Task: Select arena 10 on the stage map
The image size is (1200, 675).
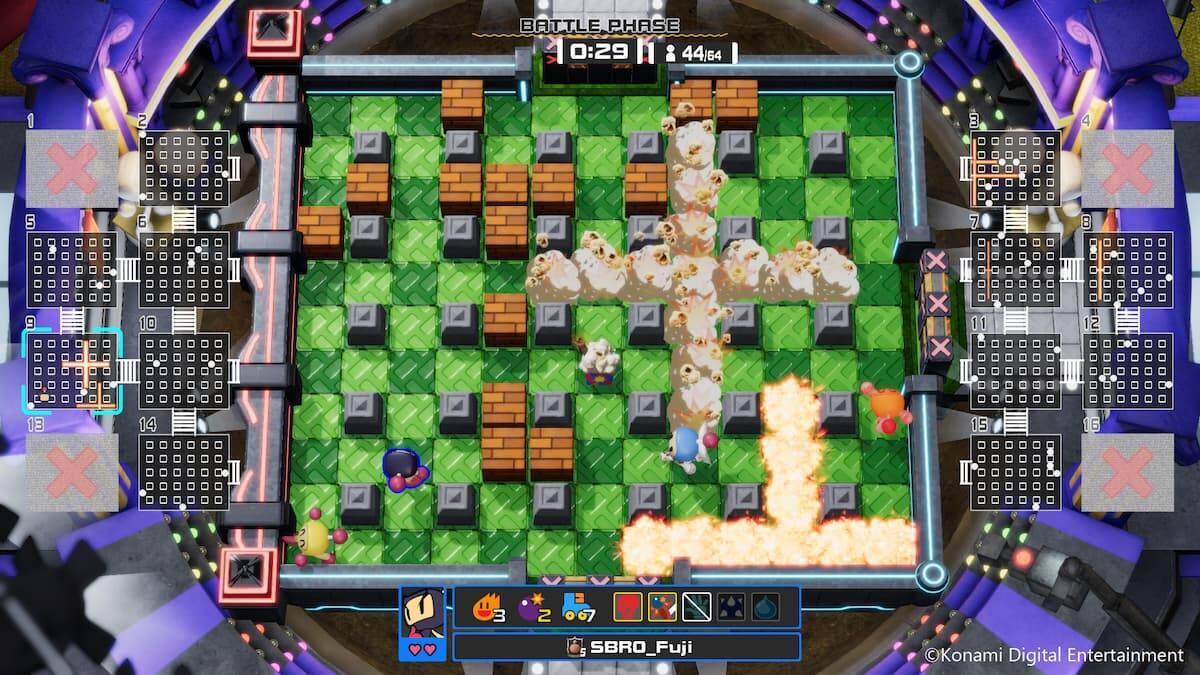Action: click(184, 371)
